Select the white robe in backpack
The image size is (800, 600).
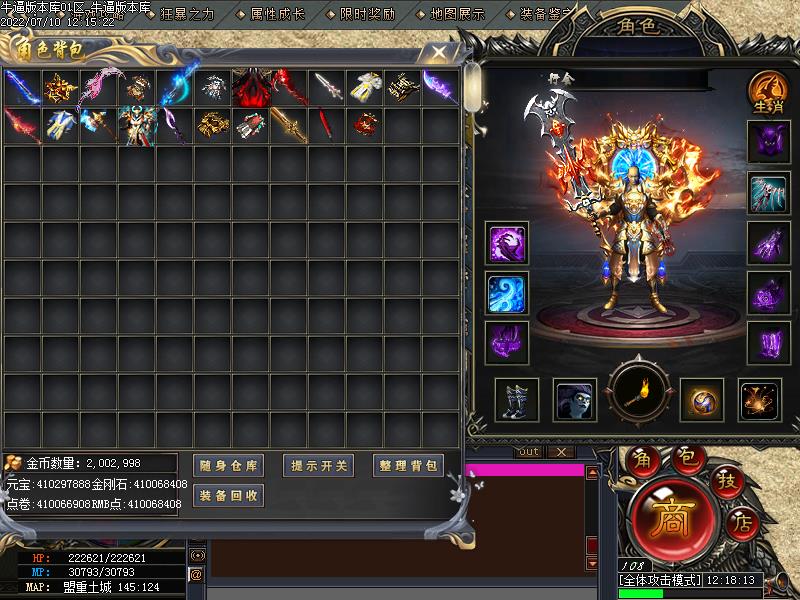pos(365,88)
